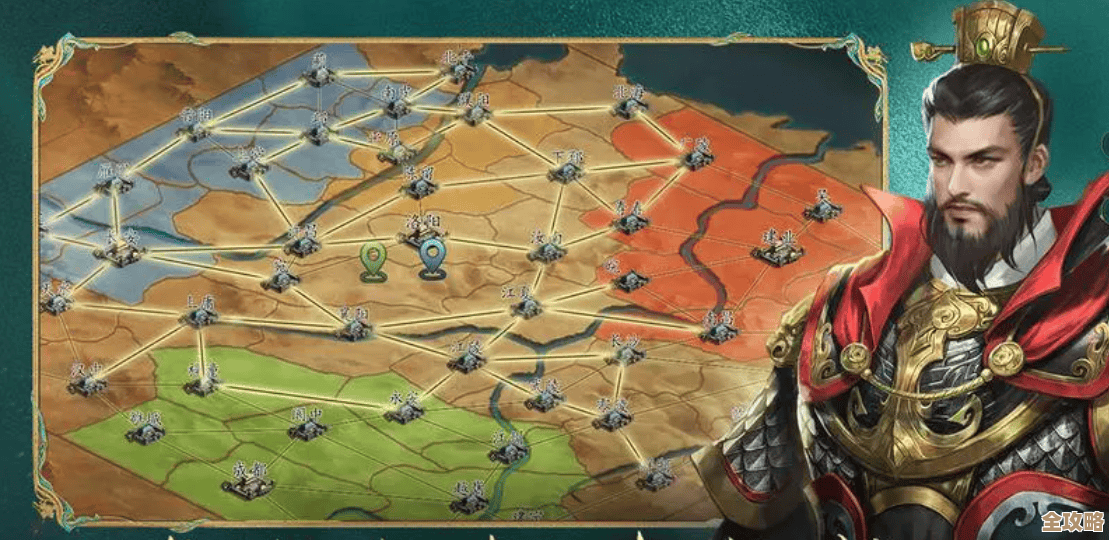Pick the 晋阳 city node

click(196, 128)
